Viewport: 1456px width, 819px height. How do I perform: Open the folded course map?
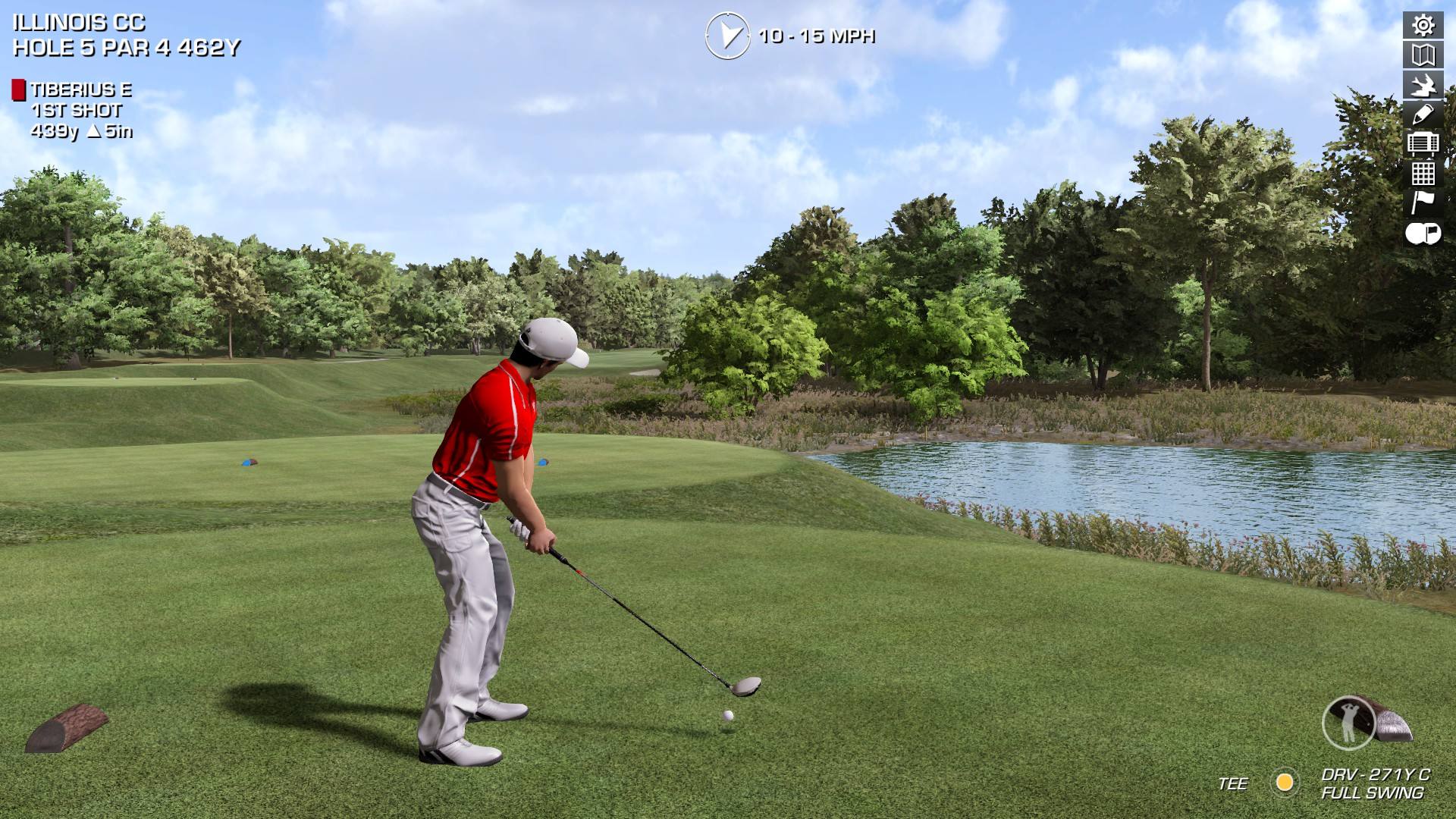tap(1423, 55)
